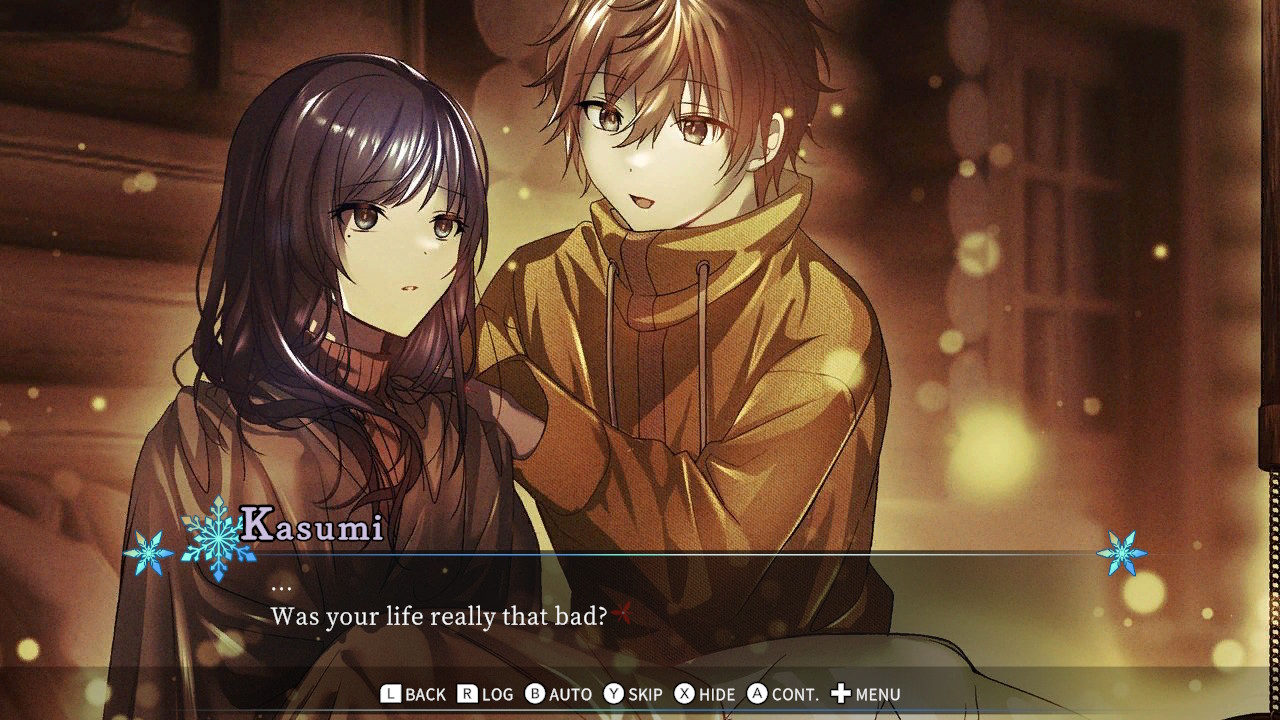The image size is (1280, 720).
Task: Click the L button icon for BACK
Action: coord(390,693)
